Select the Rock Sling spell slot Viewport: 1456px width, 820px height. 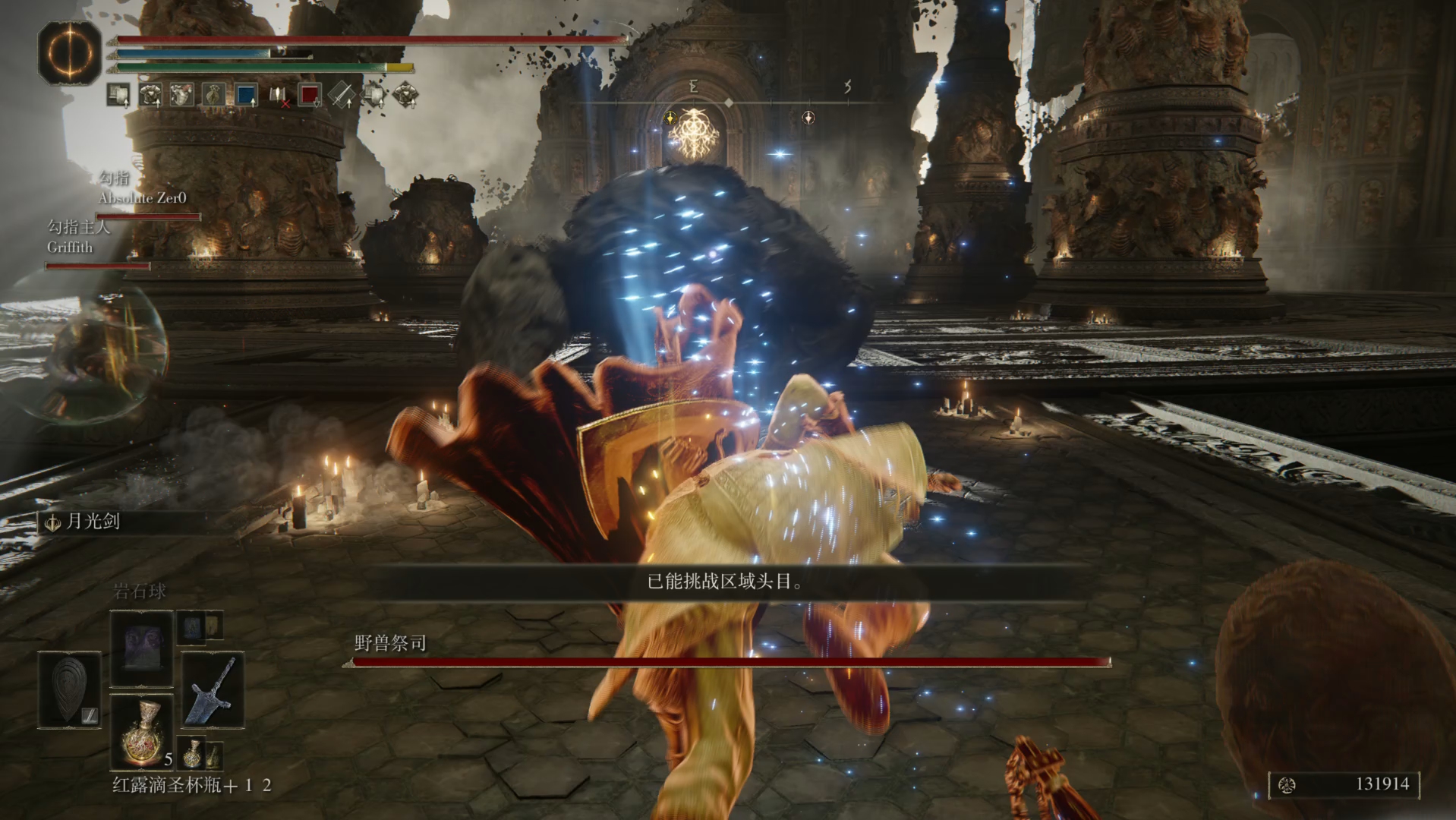click(142, 648)
